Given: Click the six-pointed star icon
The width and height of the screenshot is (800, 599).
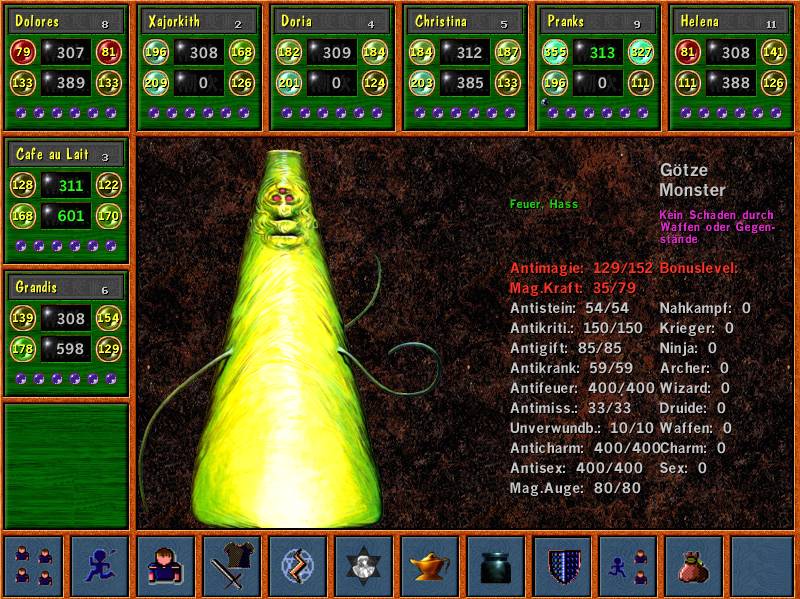Looking at the screenshot, I should point(363,566).
